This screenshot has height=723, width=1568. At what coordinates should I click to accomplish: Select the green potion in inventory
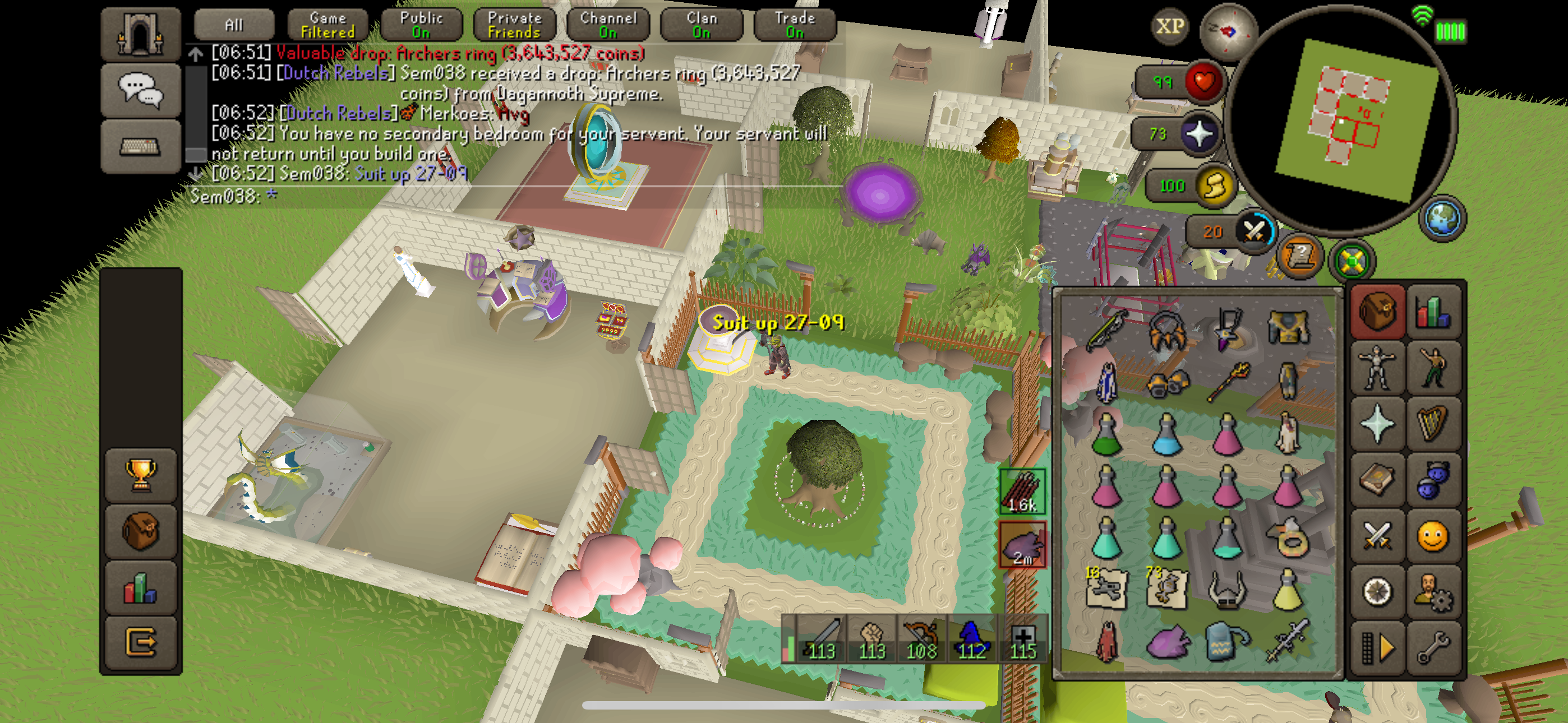(1106, 434)
